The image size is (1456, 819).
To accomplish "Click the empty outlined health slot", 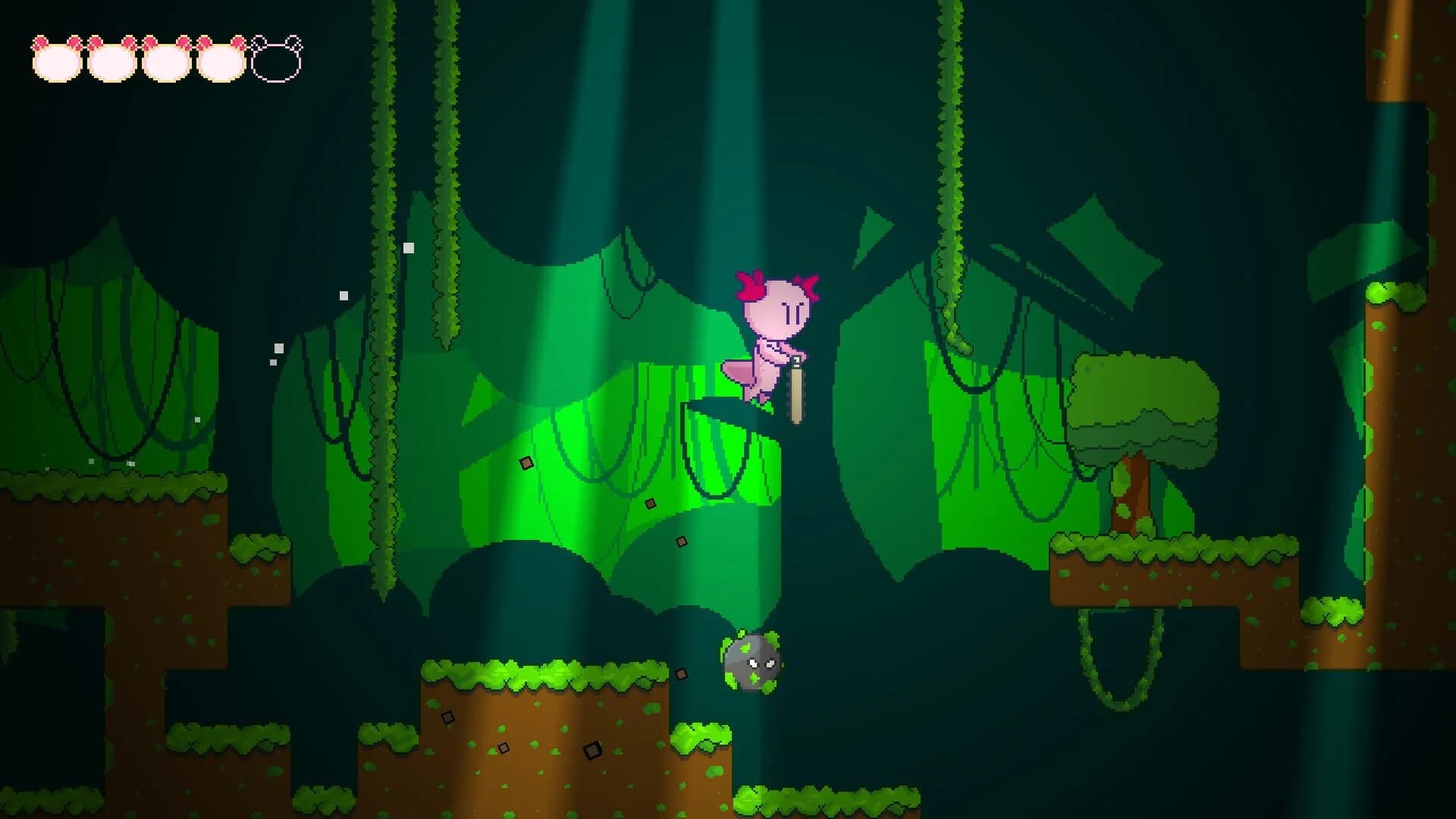I will point(277,62).
